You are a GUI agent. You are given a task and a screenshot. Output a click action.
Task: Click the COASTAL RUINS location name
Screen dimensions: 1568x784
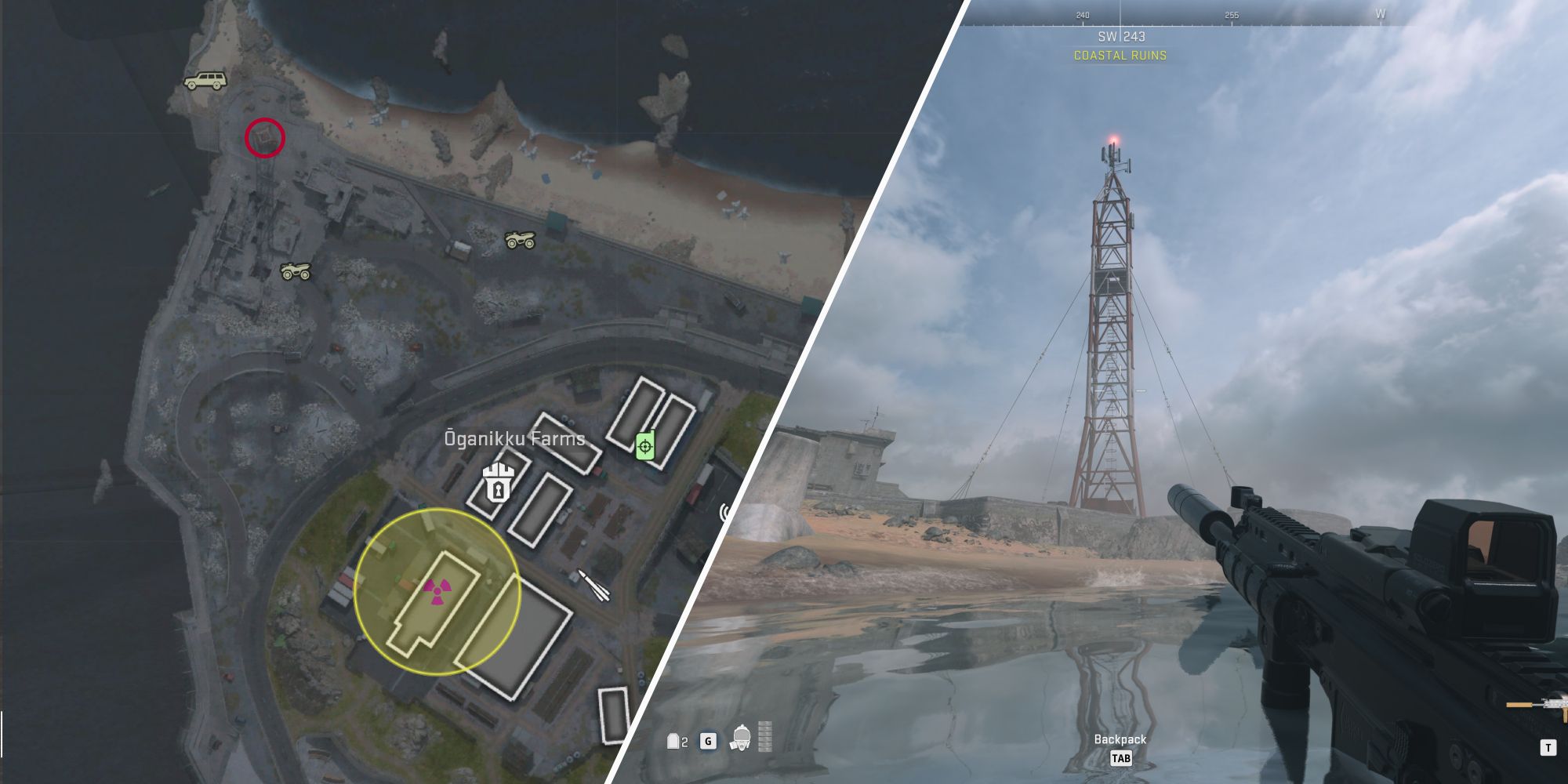point(1122,56)
